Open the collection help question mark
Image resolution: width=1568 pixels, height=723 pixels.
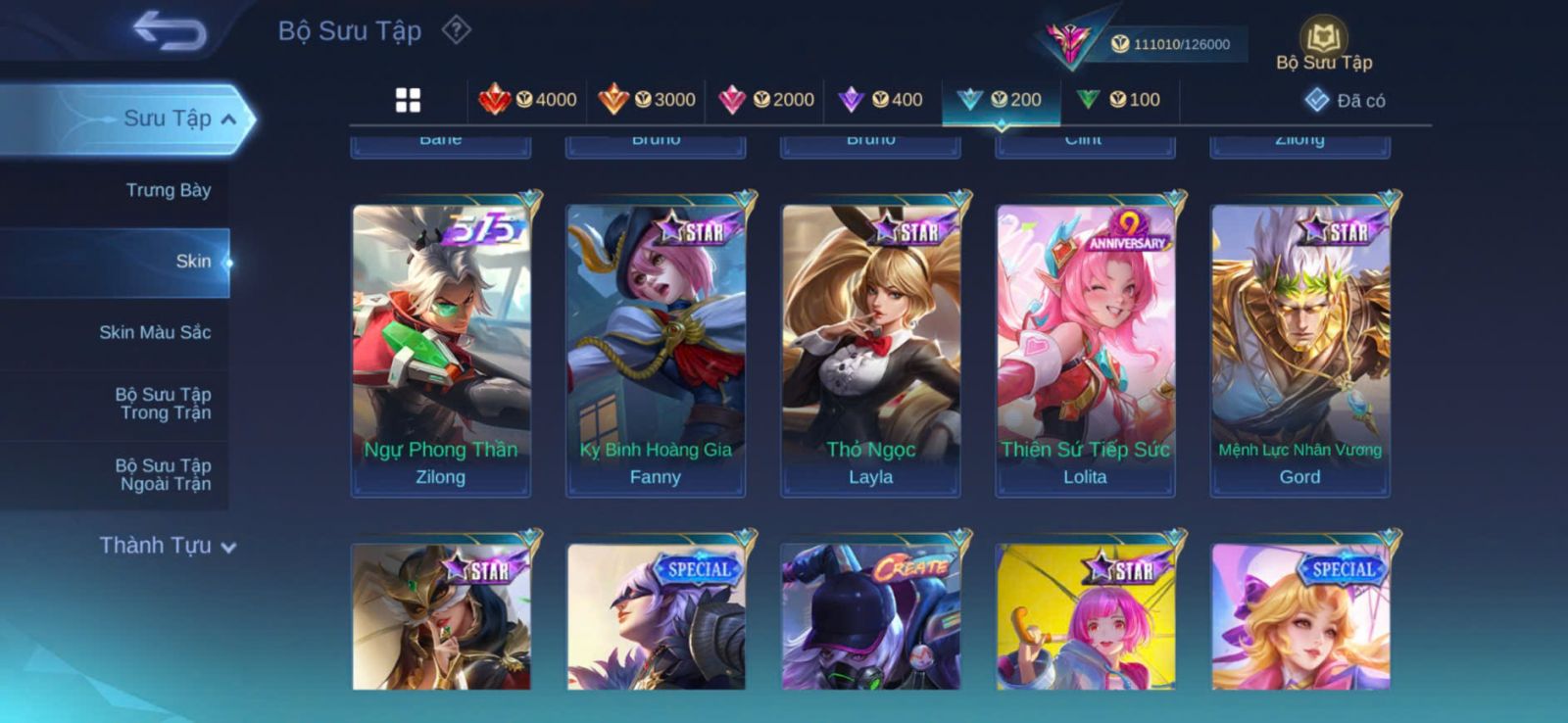(x=456, y=30)
